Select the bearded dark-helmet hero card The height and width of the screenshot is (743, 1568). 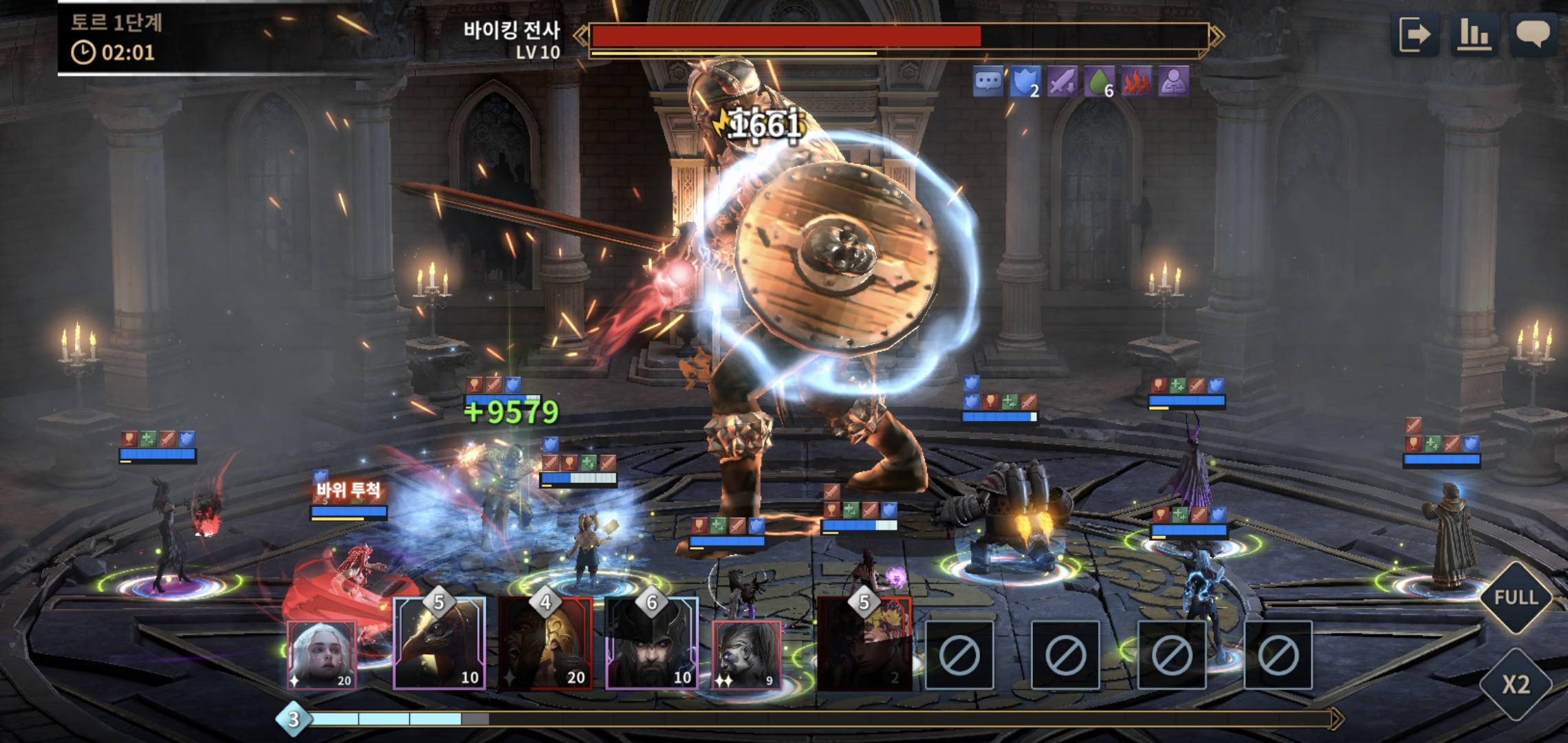pos(651,645)
